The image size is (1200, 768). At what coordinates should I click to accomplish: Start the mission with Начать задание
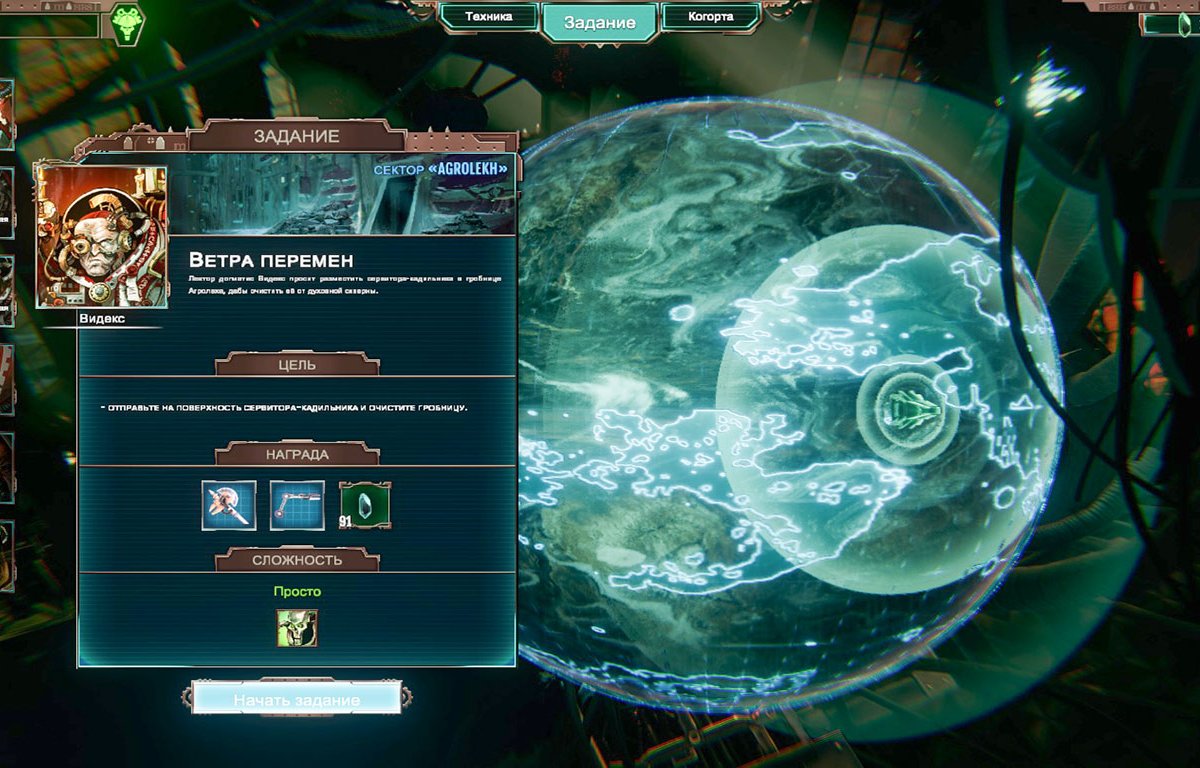coord(296,699)
